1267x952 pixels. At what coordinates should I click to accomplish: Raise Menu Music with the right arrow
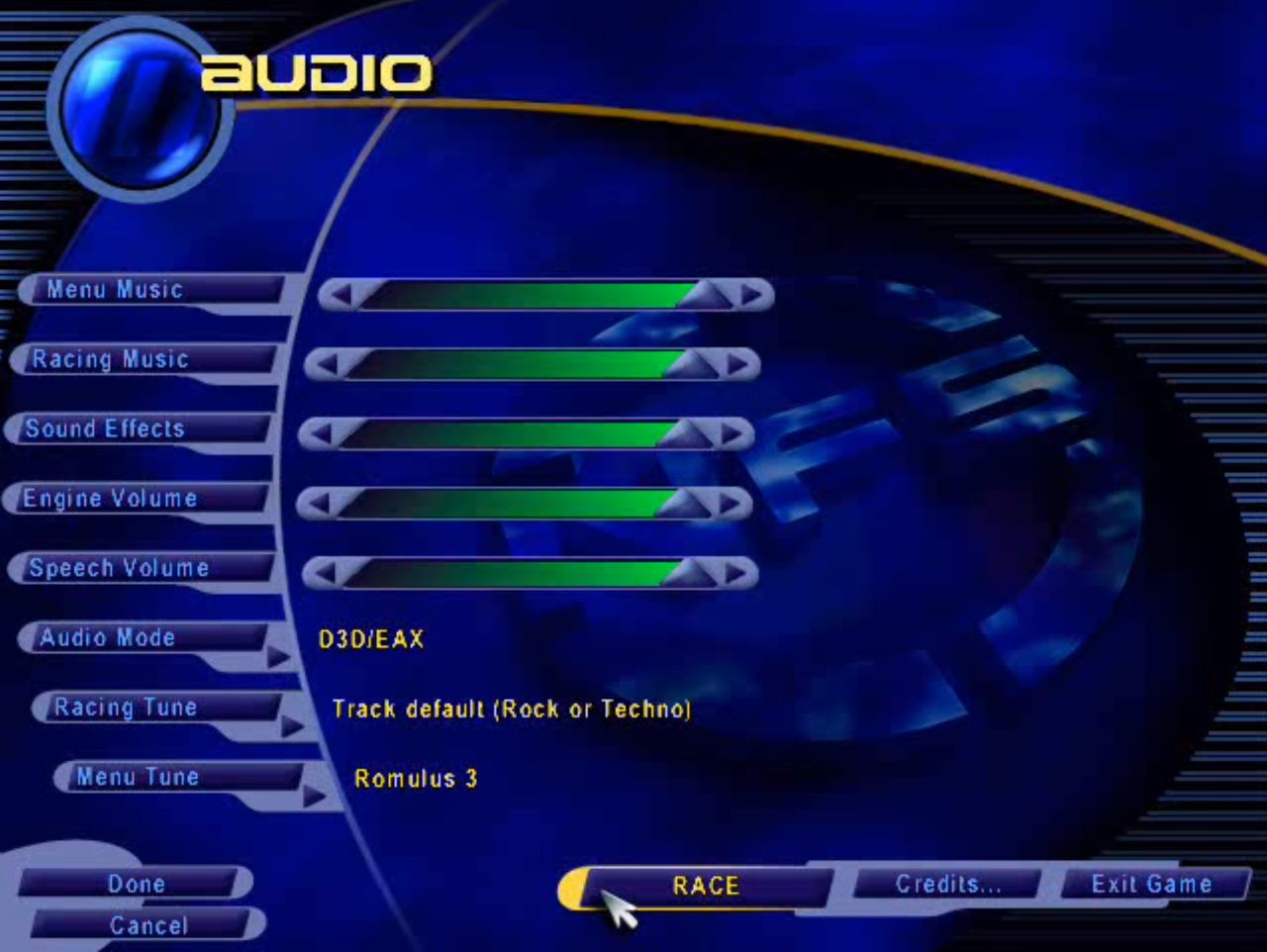[x=751, y=295]
